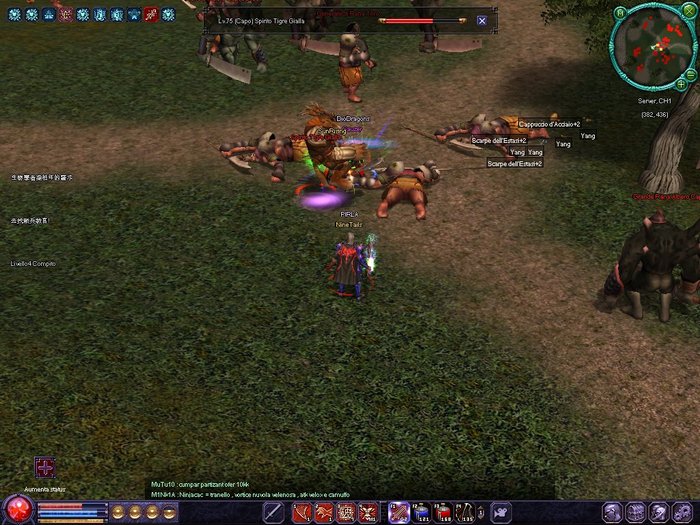The width and height of the screenshot is (700, 525).
Task: Click the Aumenta status button
Action: click(x=44, y=468)
